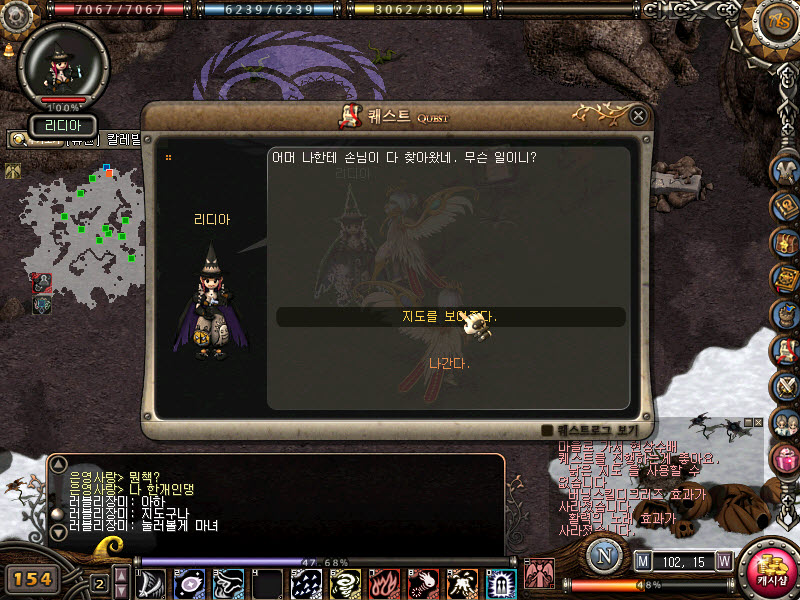The image size is (800, 600).
Task: Close the quest dialog window
Action: pyautogui.click(x=638, y=116)
